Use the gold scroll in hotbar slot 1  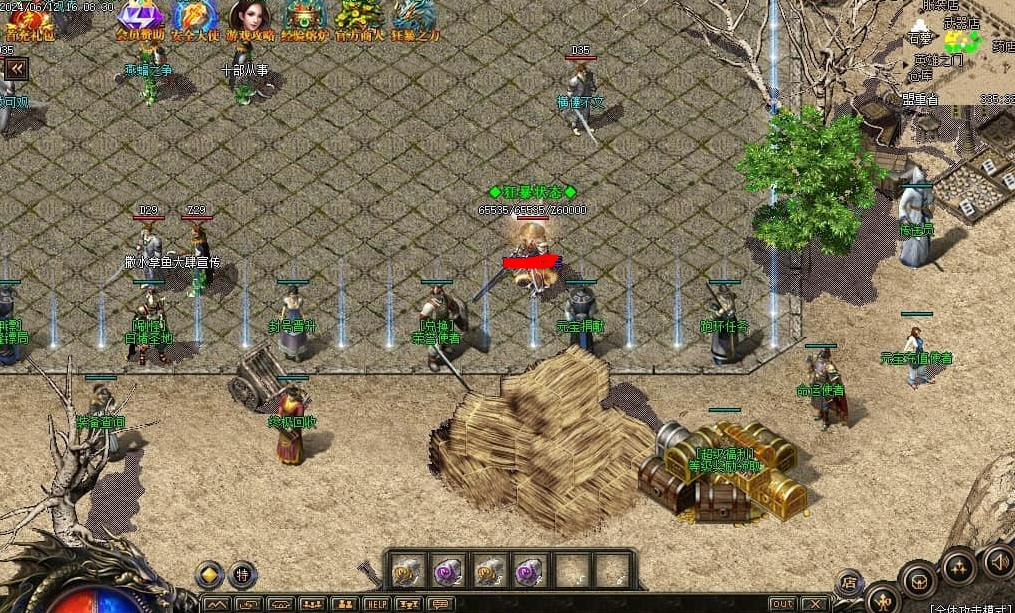point(405,571)
